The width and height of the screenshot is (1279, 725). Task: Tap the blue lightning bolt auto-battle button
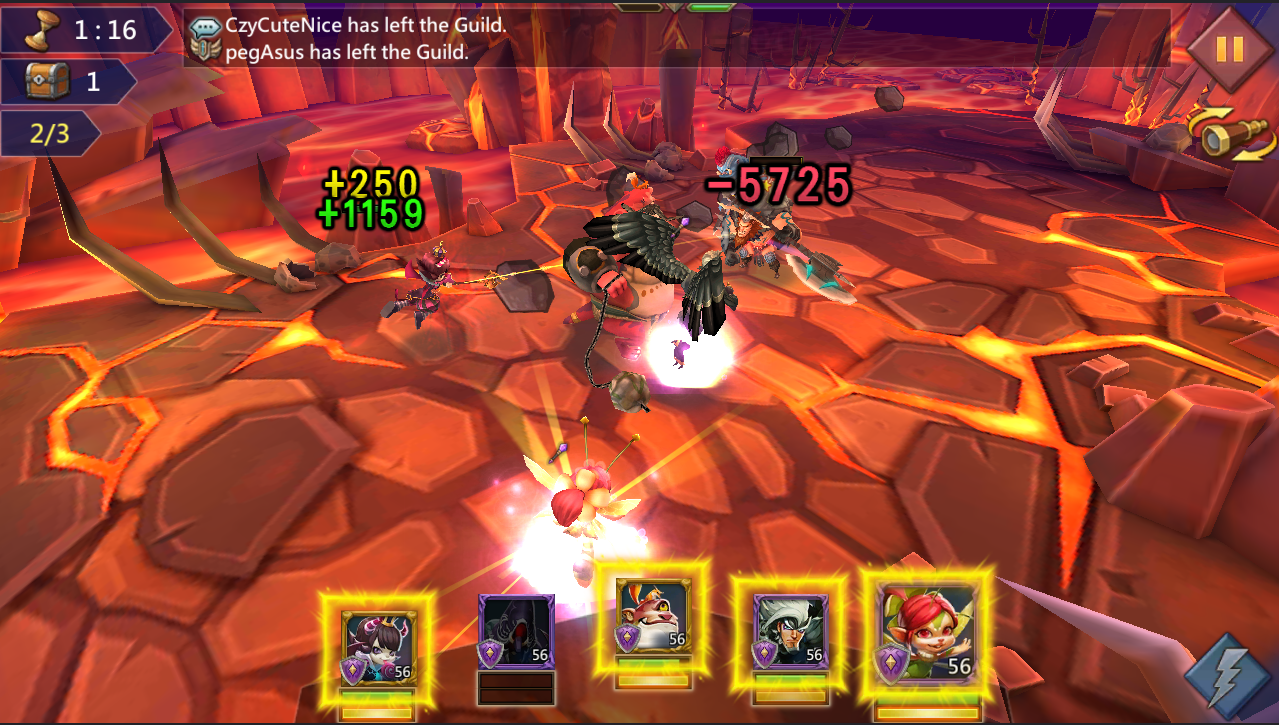(1226, 675)
